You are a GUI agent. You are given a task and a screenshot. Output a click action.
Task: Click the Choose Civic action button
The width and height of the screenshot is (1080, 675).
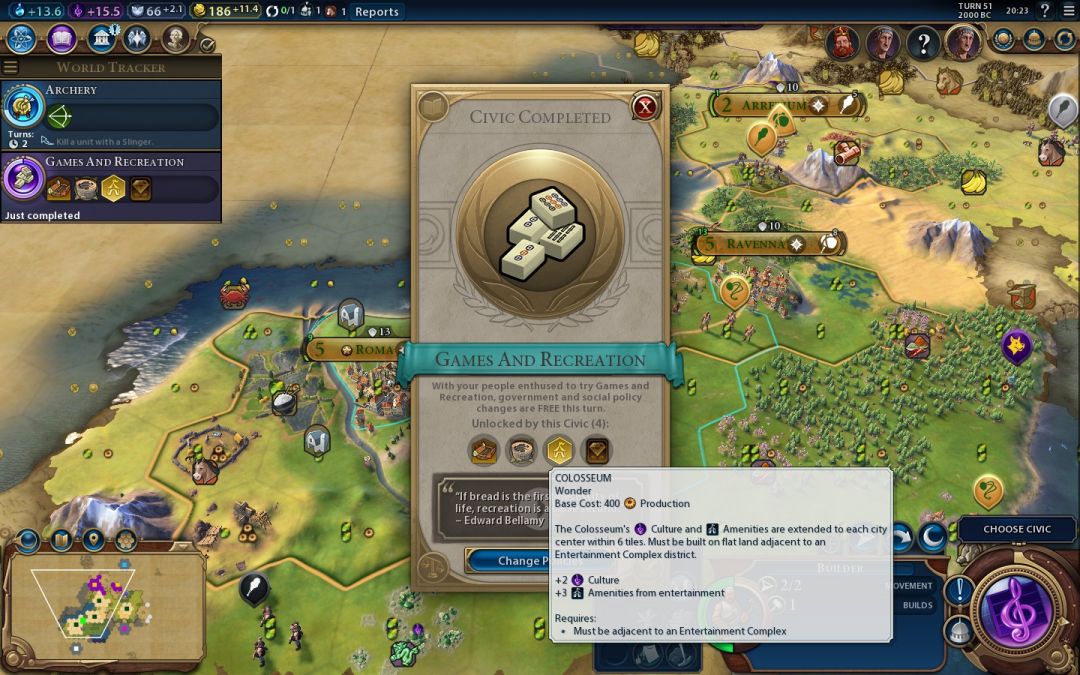1017,529
